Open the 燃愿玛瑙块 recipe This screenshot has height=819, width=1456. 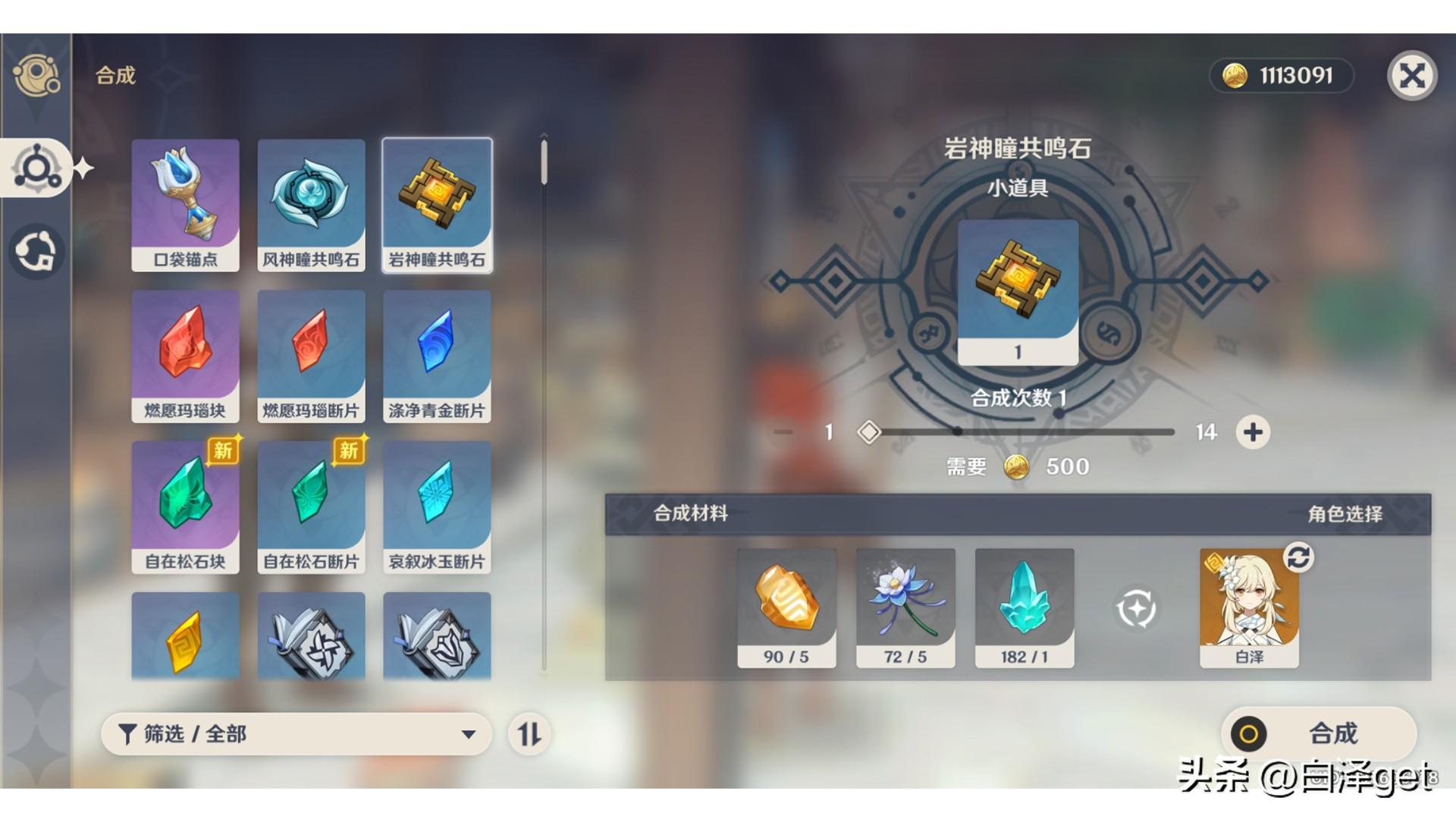[184, 353]
